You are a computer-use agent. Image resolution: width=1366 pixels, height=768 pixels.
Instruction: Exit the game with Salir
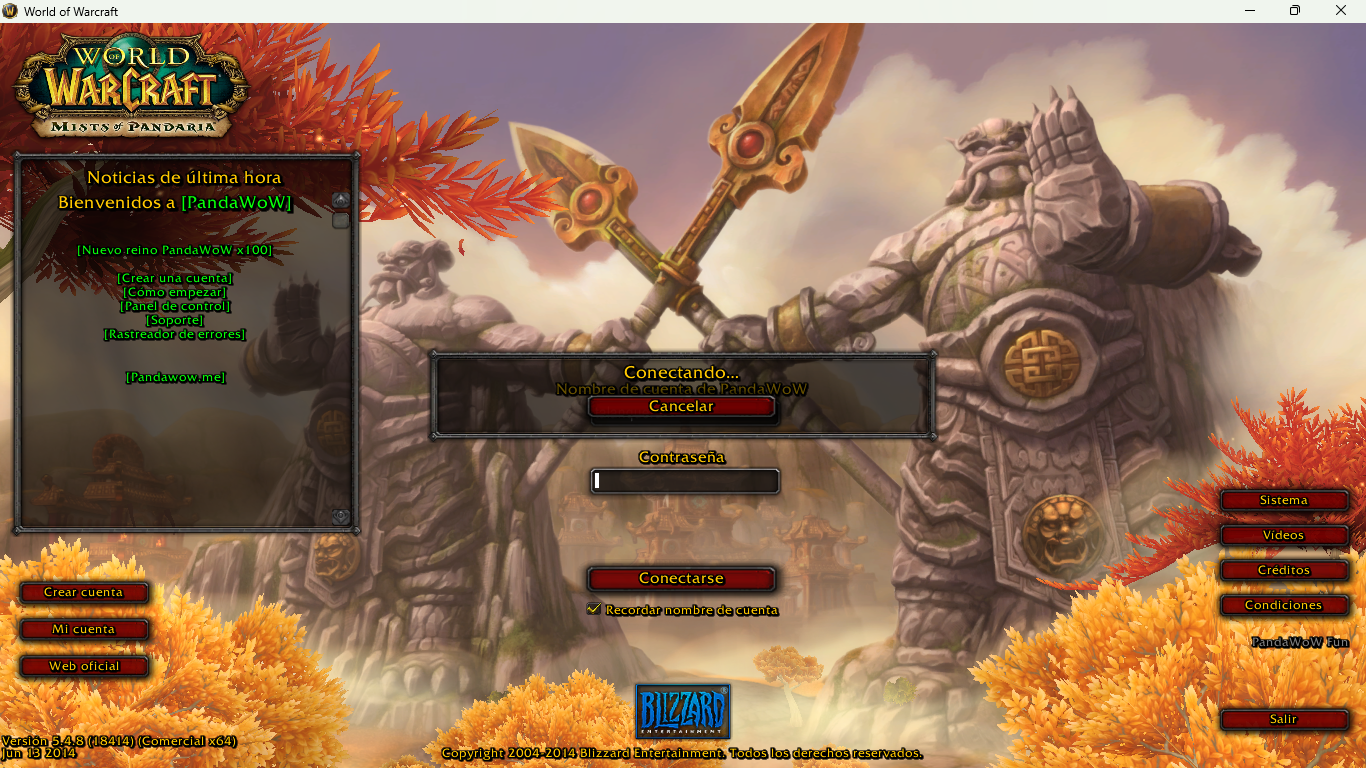(1283, 719)
